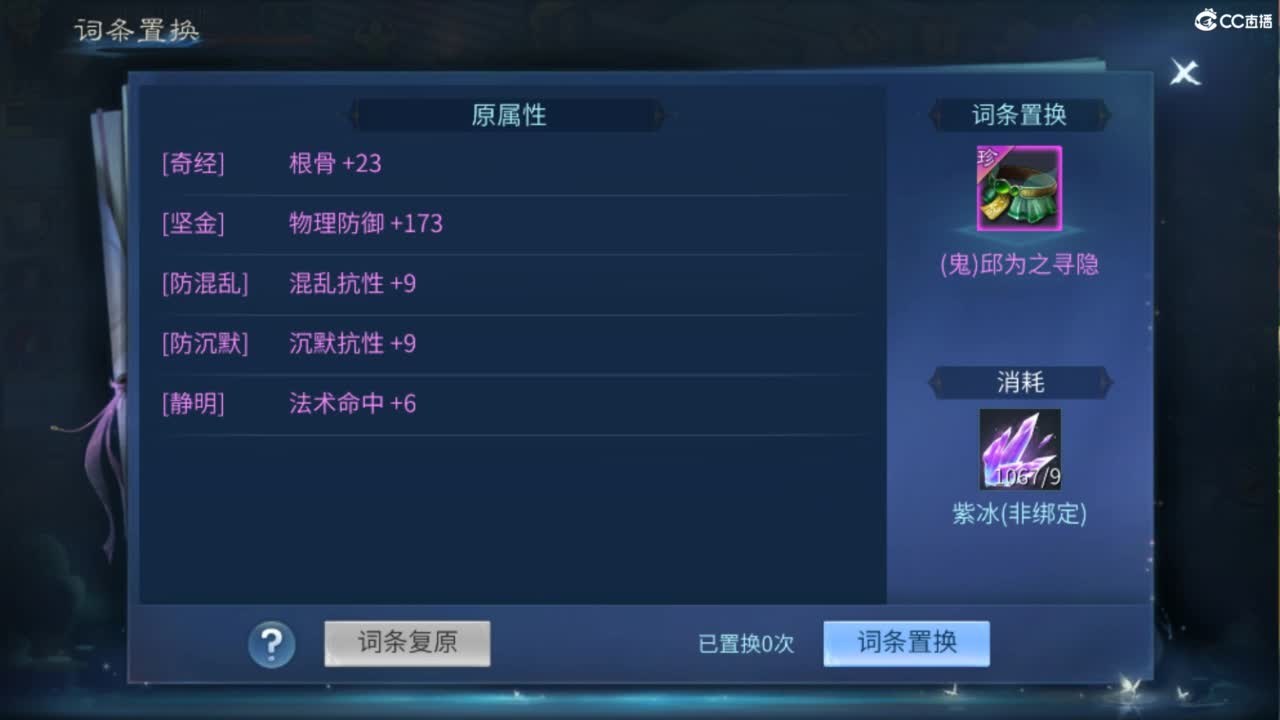The height and width of the screenshot is (720, 1280).
Task: Click the 已置换0次 replacement count text
Action: click(747, 645)
